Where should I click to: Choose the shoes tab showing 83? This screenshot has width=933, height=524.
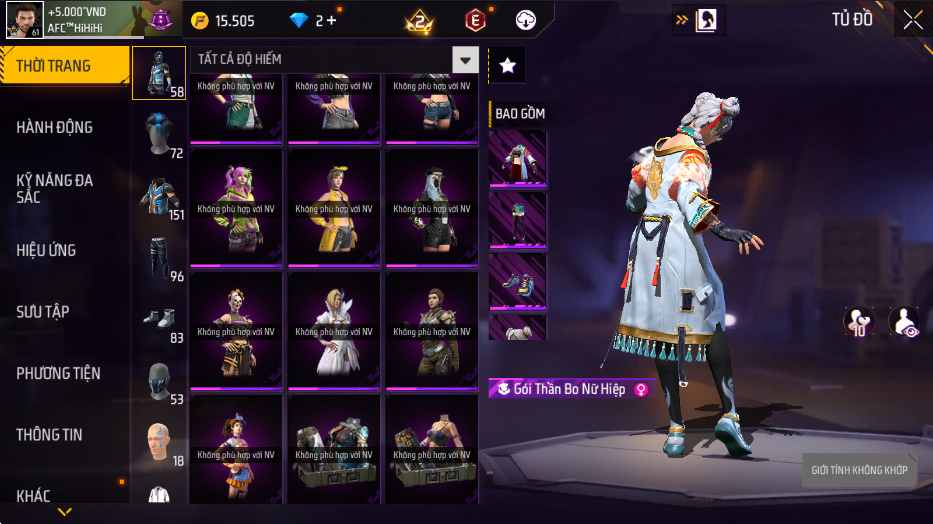point(159,320)
